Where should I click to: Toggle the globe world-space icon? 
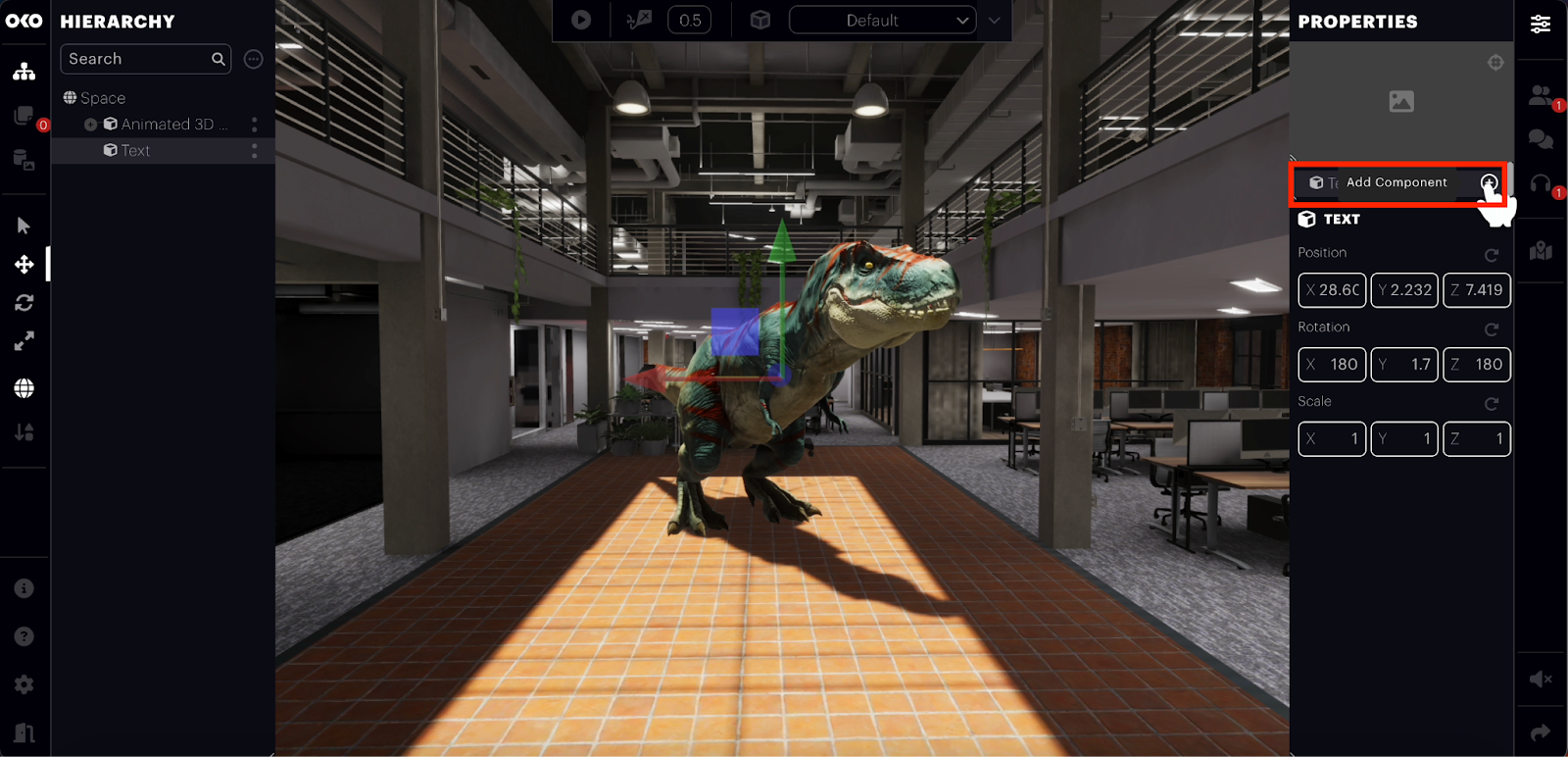coord(24,388)
